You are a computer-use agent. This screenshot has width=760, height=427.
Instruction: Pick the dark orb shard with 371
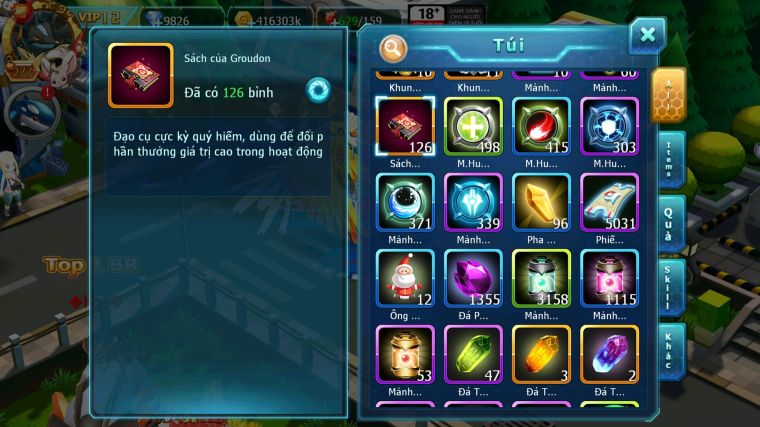pos(404,202)
